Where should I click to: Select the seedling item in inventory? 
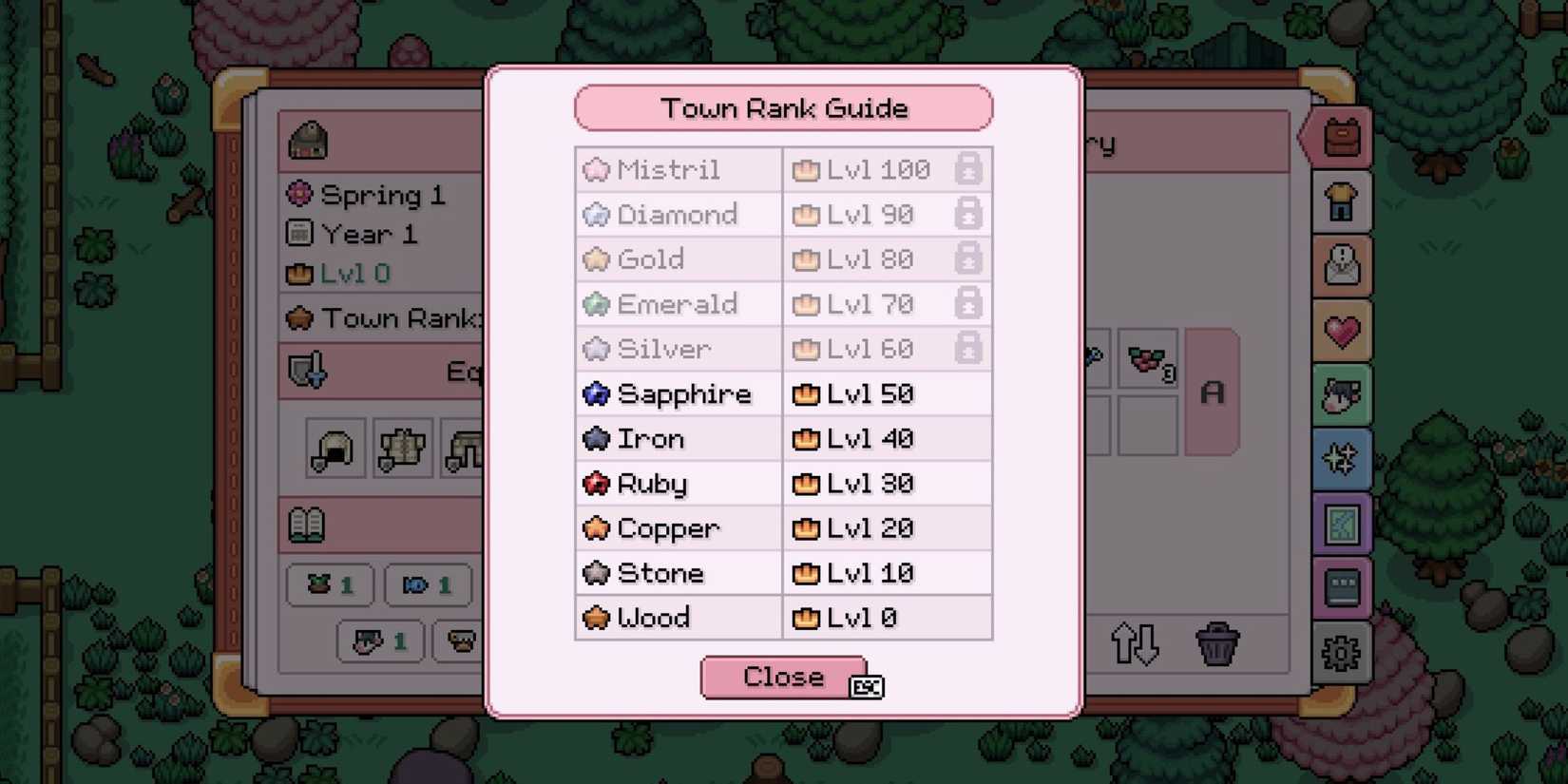pyautogui.click(x=330, y=585)
